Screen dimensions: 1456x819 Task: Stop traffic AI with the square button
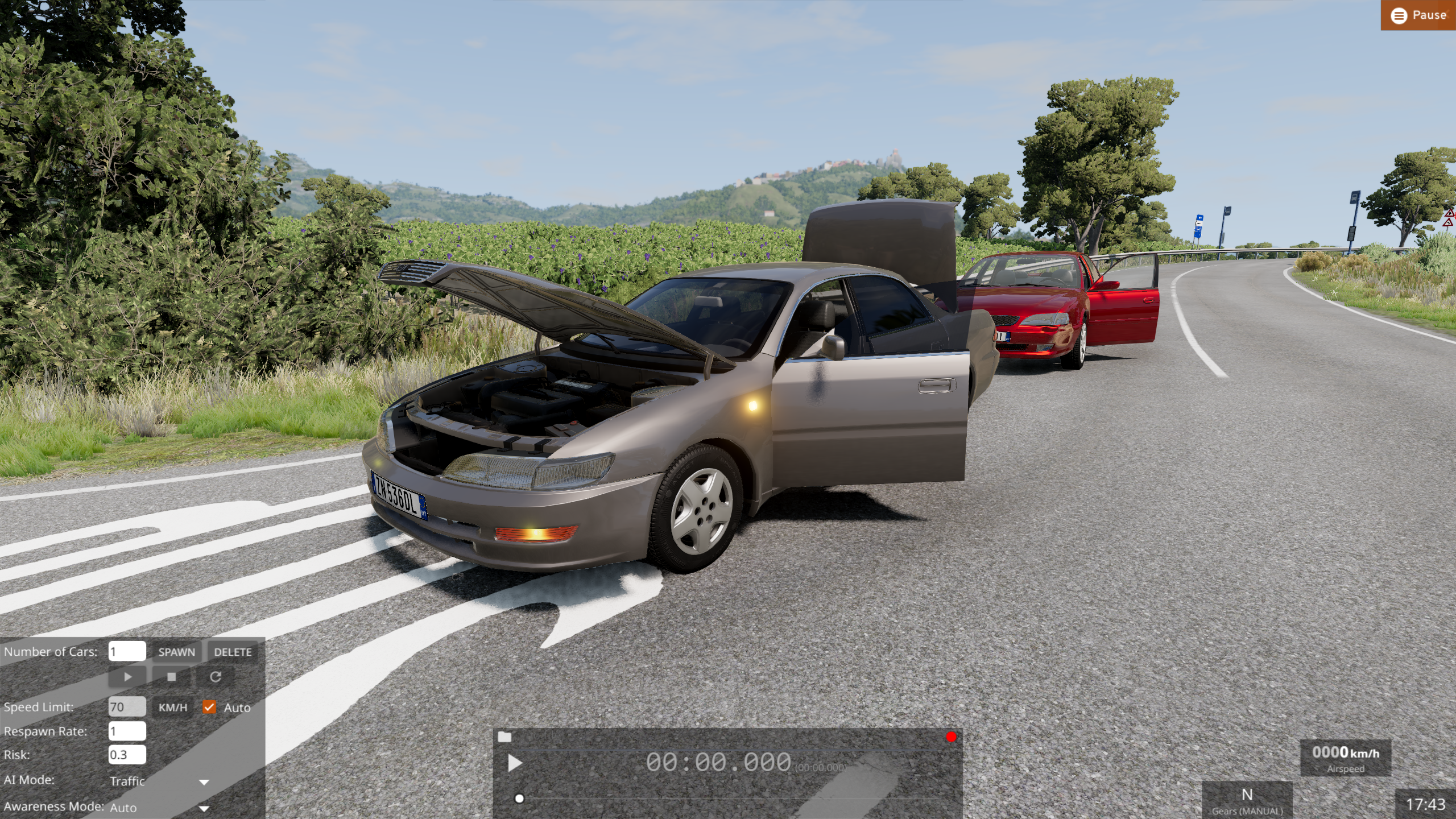coord(171,677)
